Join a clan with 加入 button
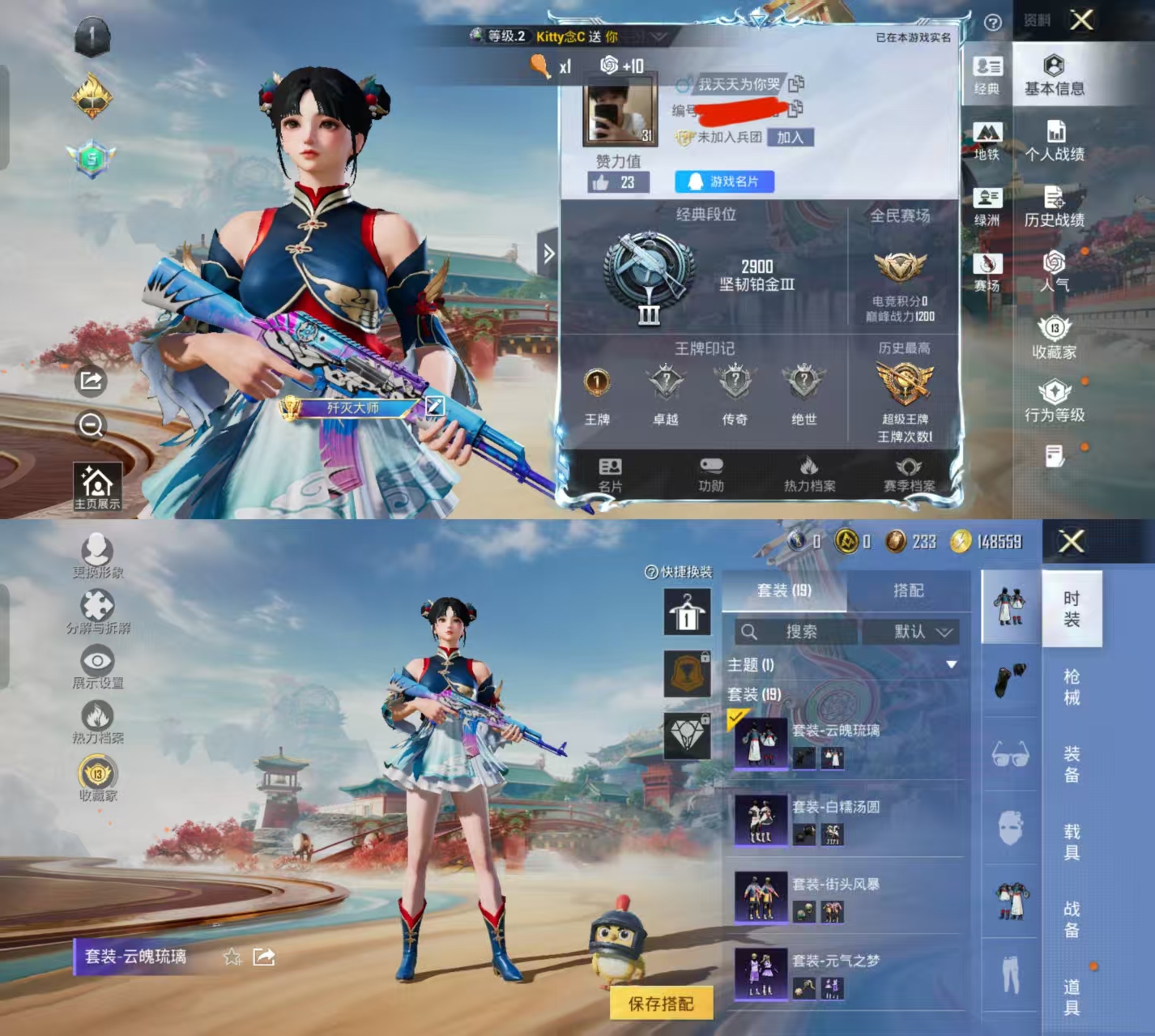 pyautogui.click(x=790, y=138)
